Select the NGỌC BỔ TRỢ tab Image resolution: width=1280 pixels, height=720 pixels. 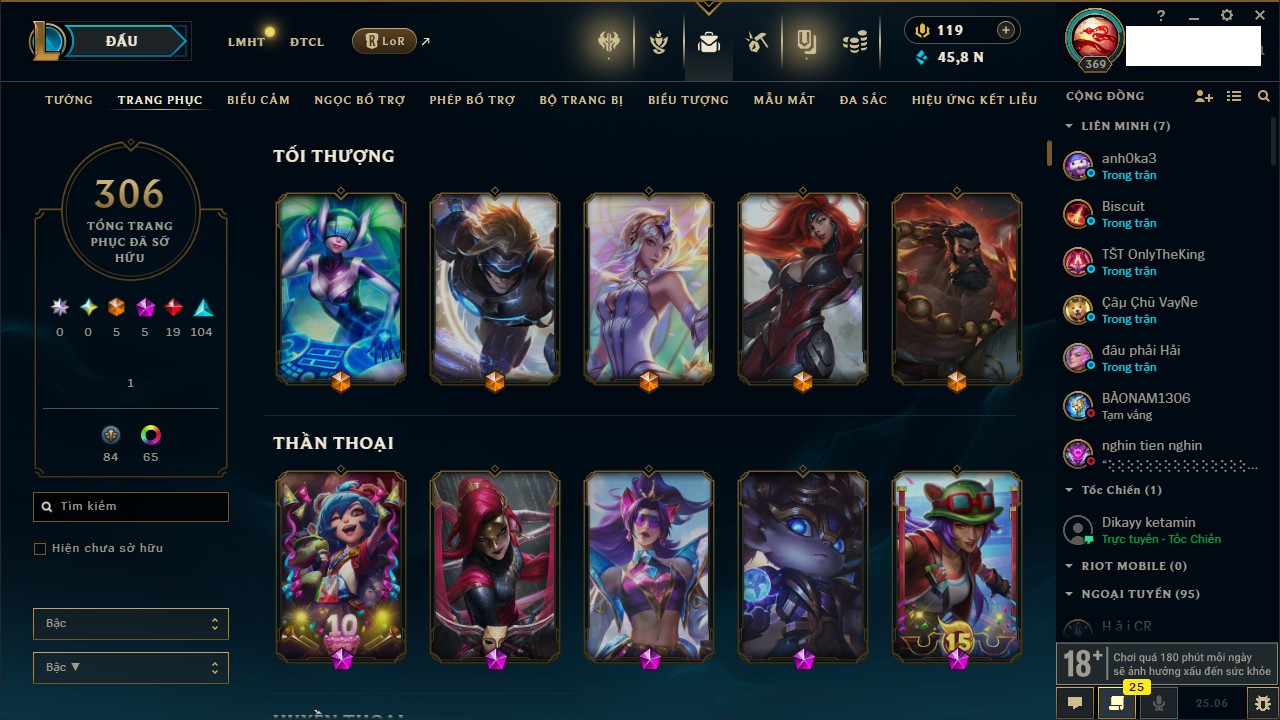coord(359,100)
